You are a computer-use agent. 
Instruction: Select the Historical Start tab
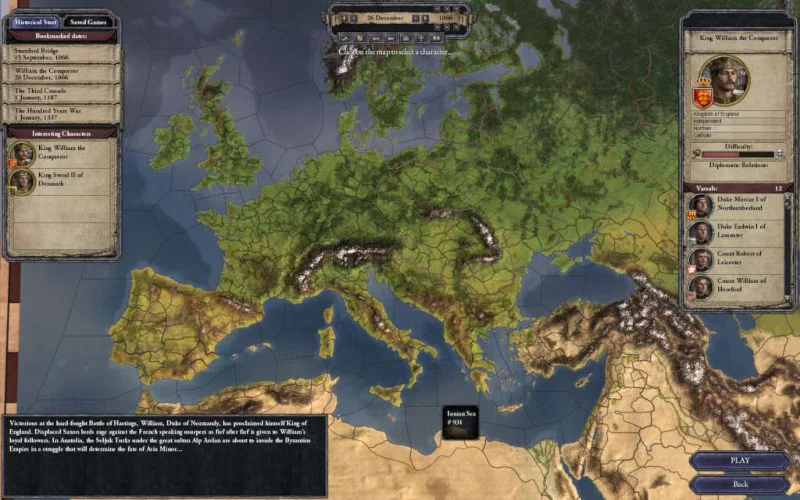[33, 21]
